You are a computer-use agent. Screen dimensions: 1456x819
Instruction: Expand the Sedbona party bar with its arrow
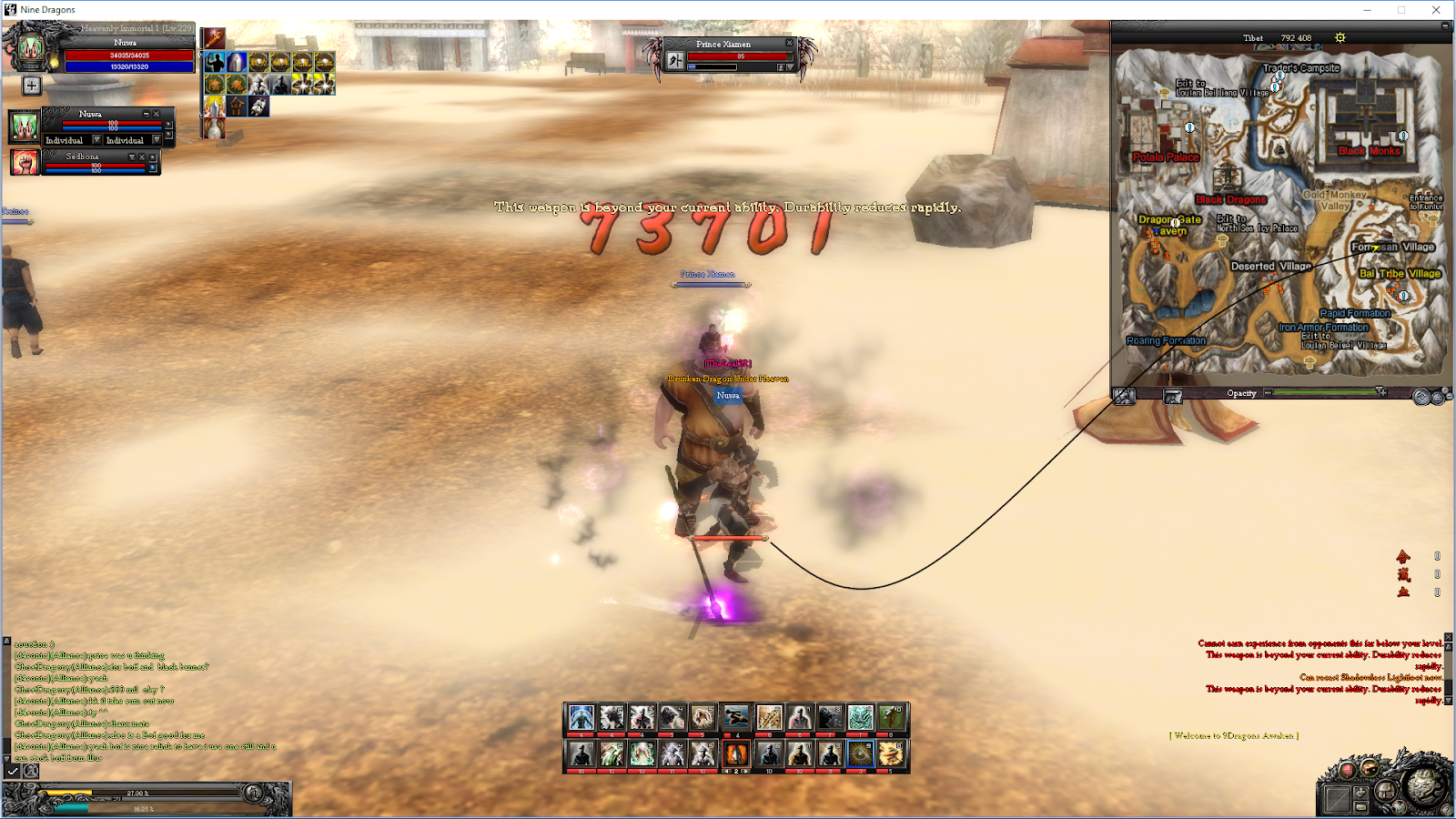click(132, 157)
